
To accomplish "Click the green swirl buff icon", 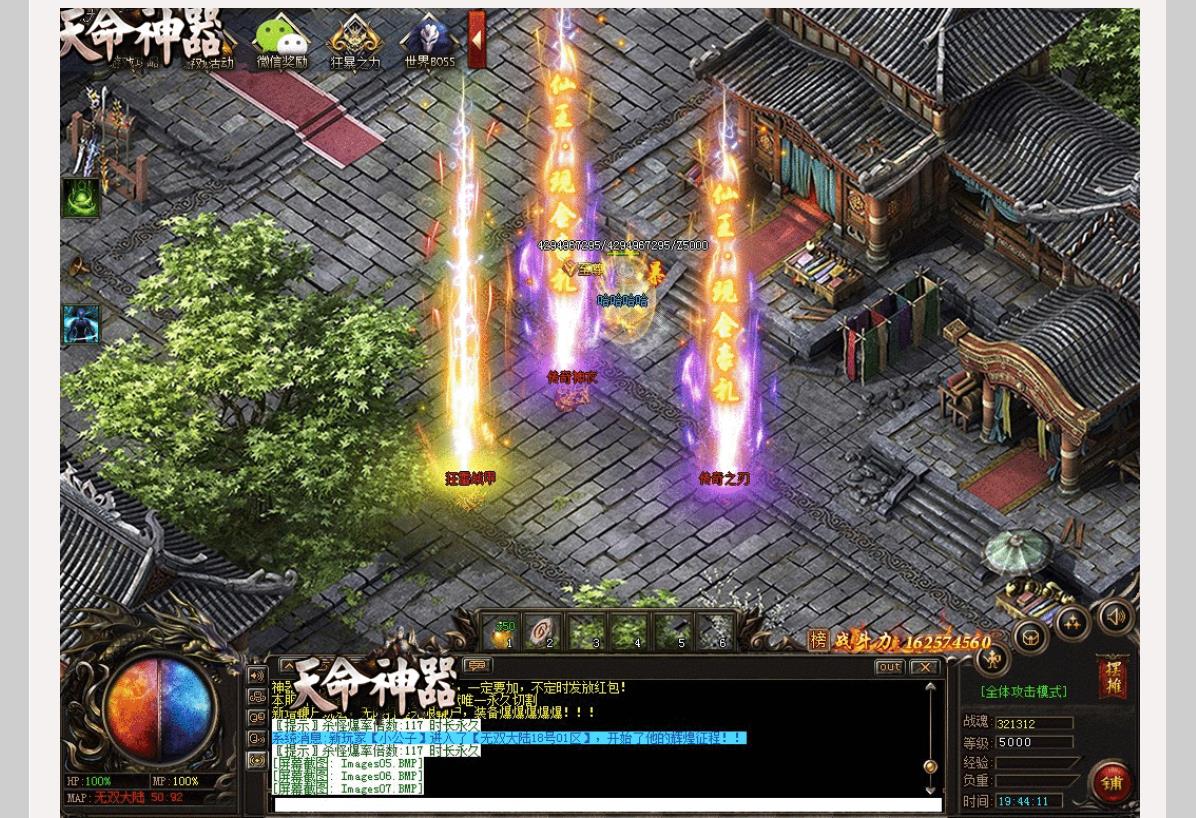I will (81, 198).
